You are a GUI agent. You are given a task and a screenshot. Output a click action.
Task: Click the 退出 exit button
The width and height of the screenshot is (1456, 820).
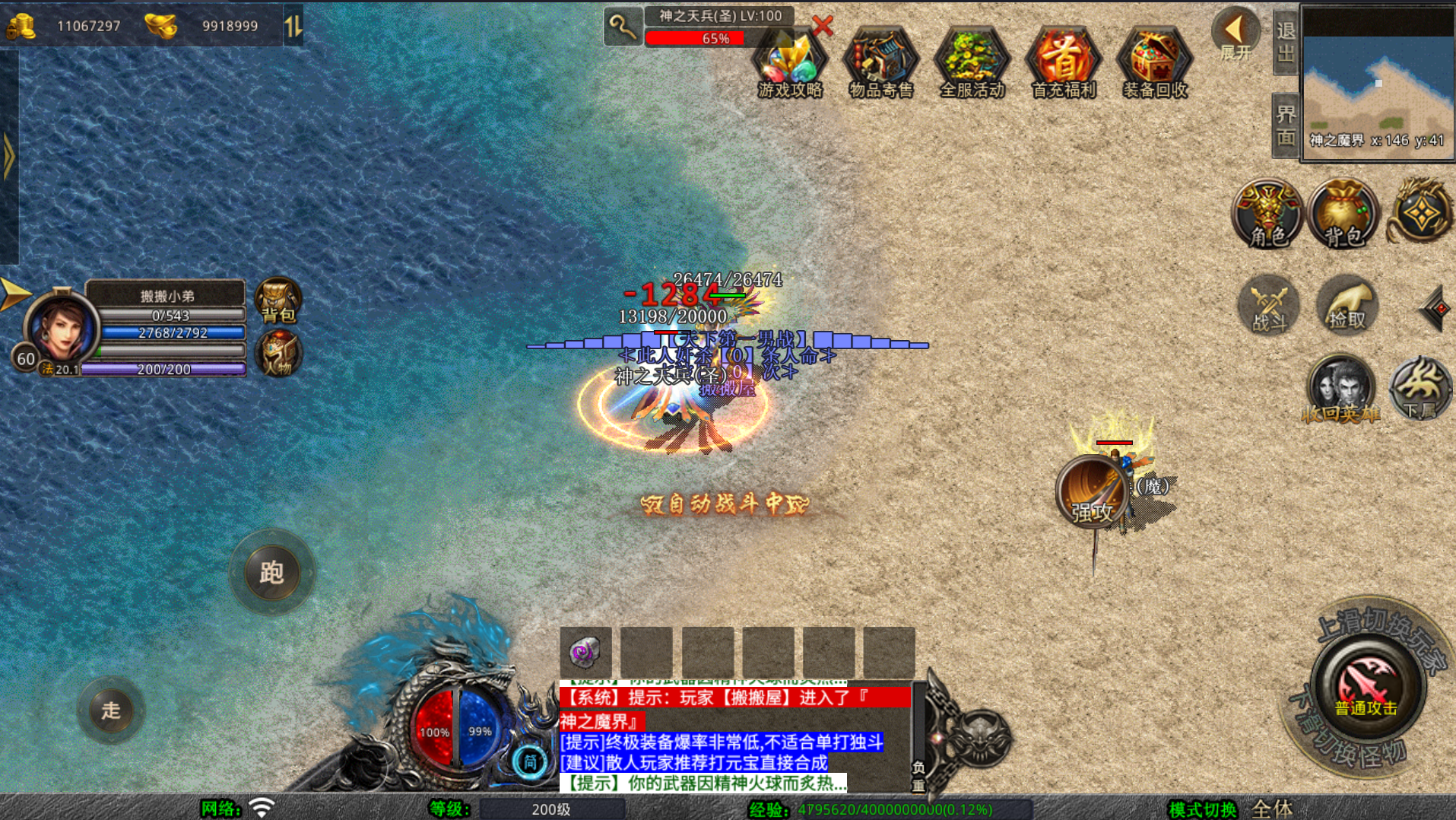tap(1286, 42)
